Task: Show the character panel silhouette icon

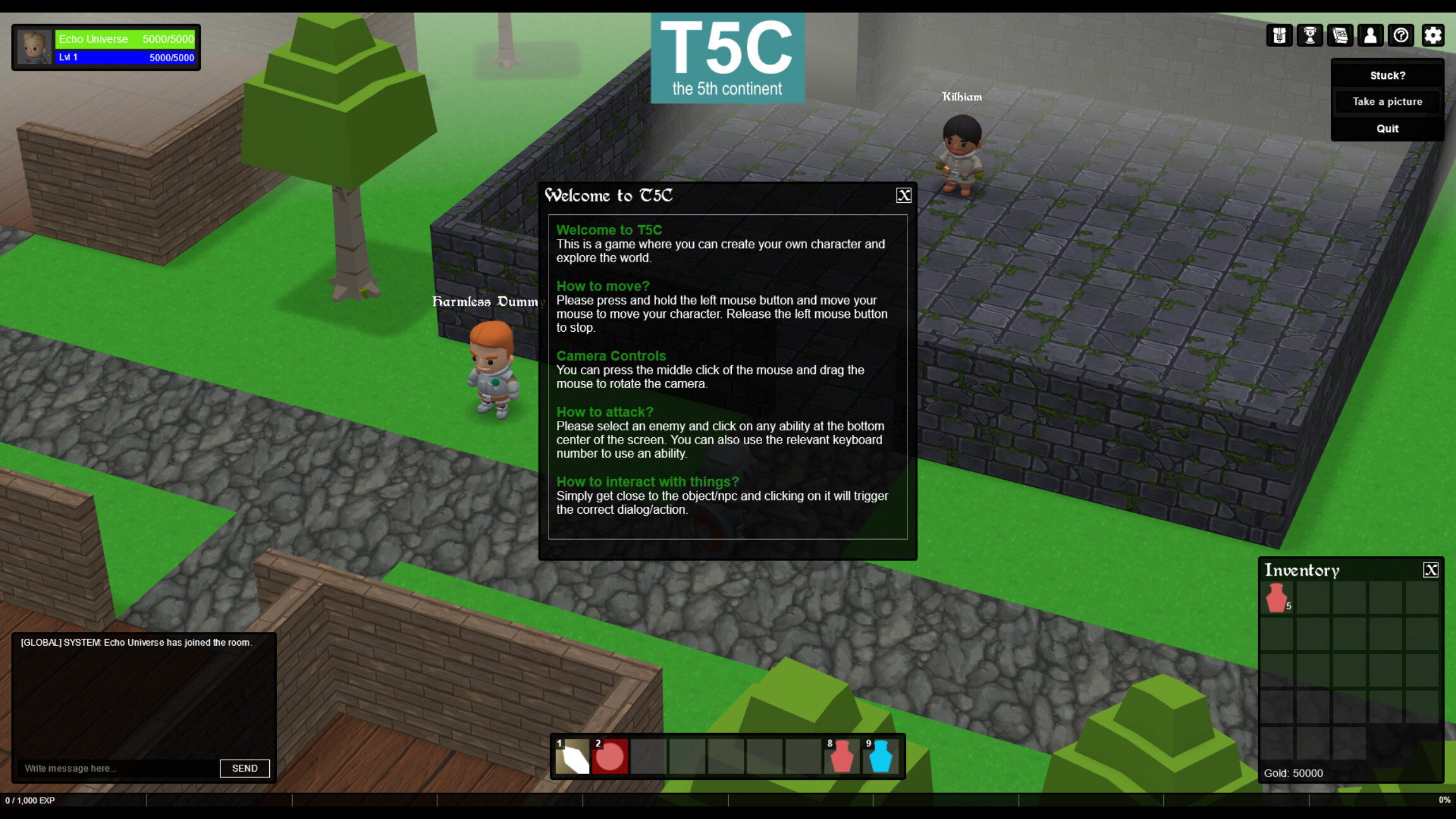Action: pyautogui.click(x=1370, y=35)
